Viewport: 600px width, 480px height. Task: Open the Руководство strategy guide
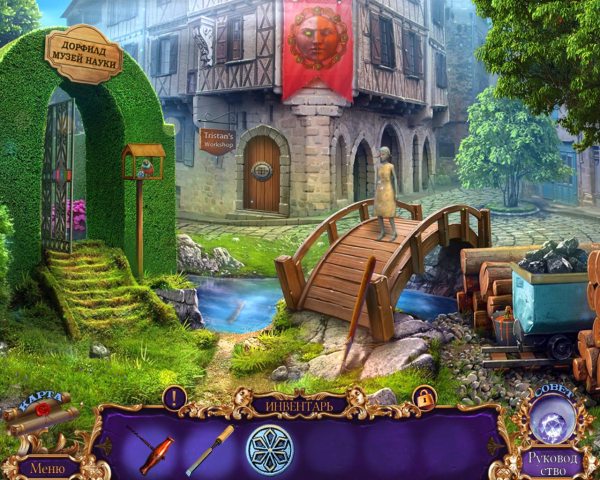[x=551, y=463]
